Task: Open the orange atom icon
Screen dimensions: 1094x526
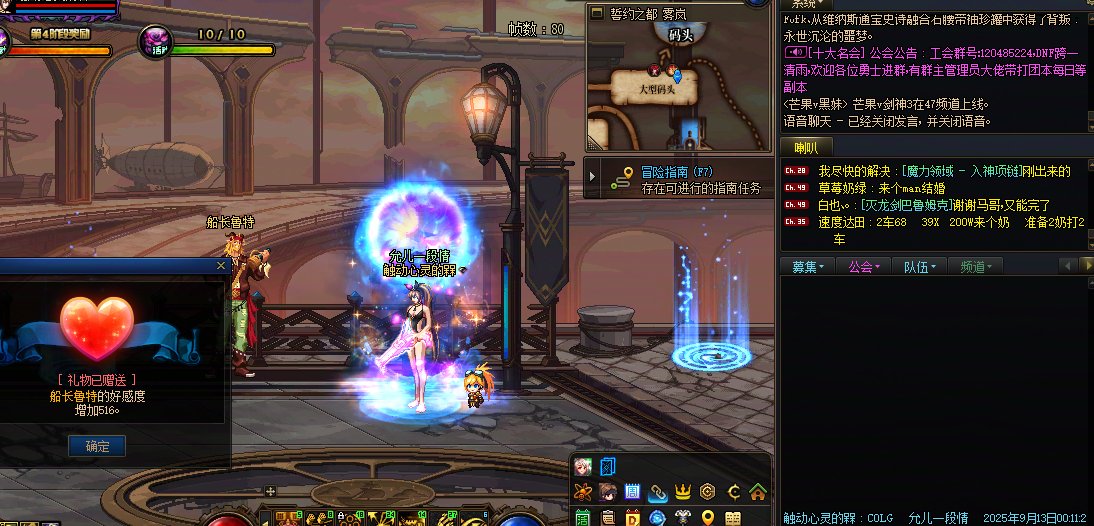Action: coord(583,491)
